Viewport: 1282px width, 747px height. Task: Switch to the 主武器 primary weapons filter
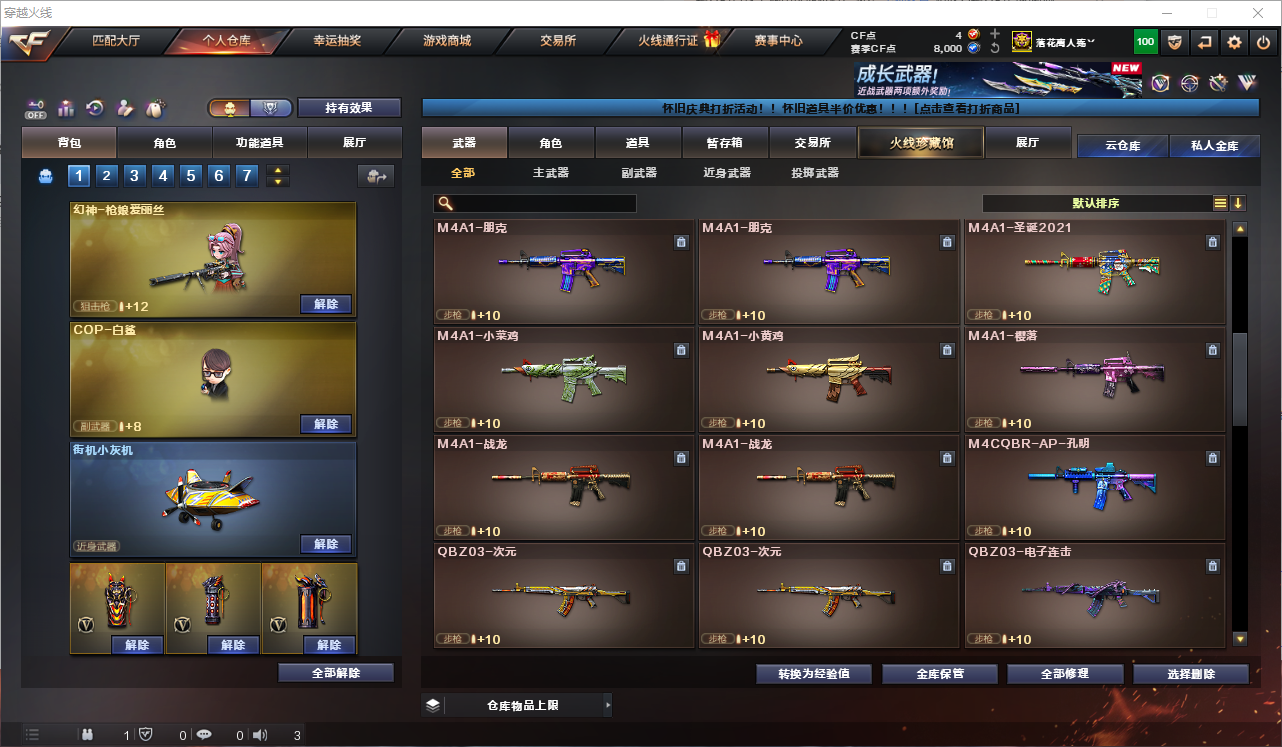(550, 173)
